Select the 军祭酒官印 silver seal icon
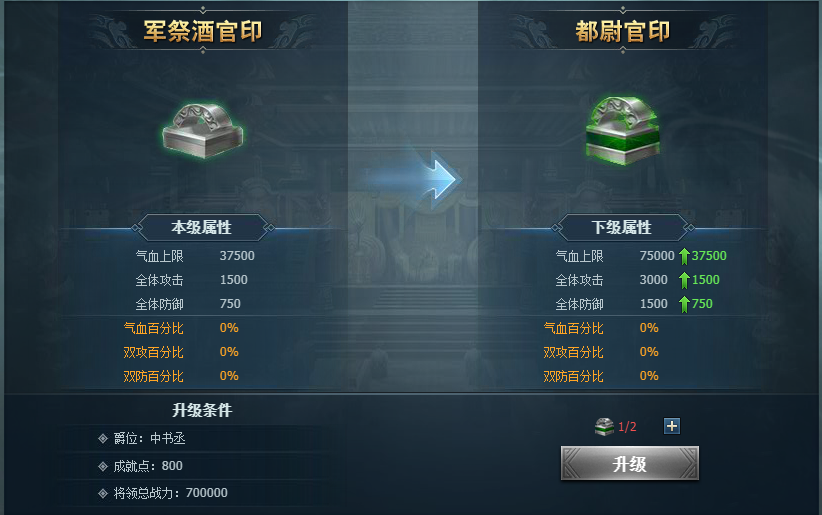Image resolution: width=822 pixels, height=515 pixels. [204, 128]
